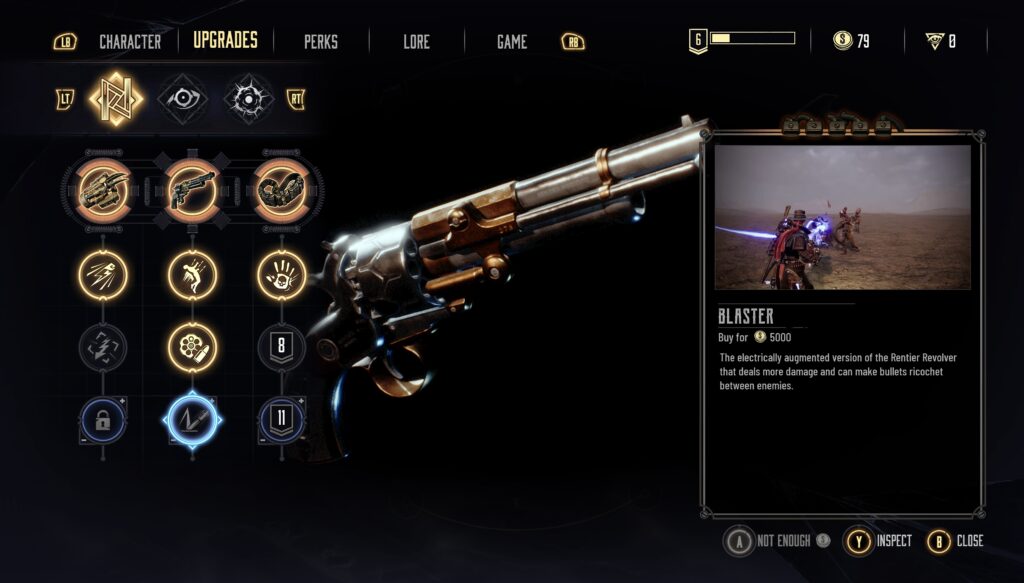Select the clawed gauntlet weapon icon
Viewport: 1024px width, 583px height.
[x=102, y=188]
